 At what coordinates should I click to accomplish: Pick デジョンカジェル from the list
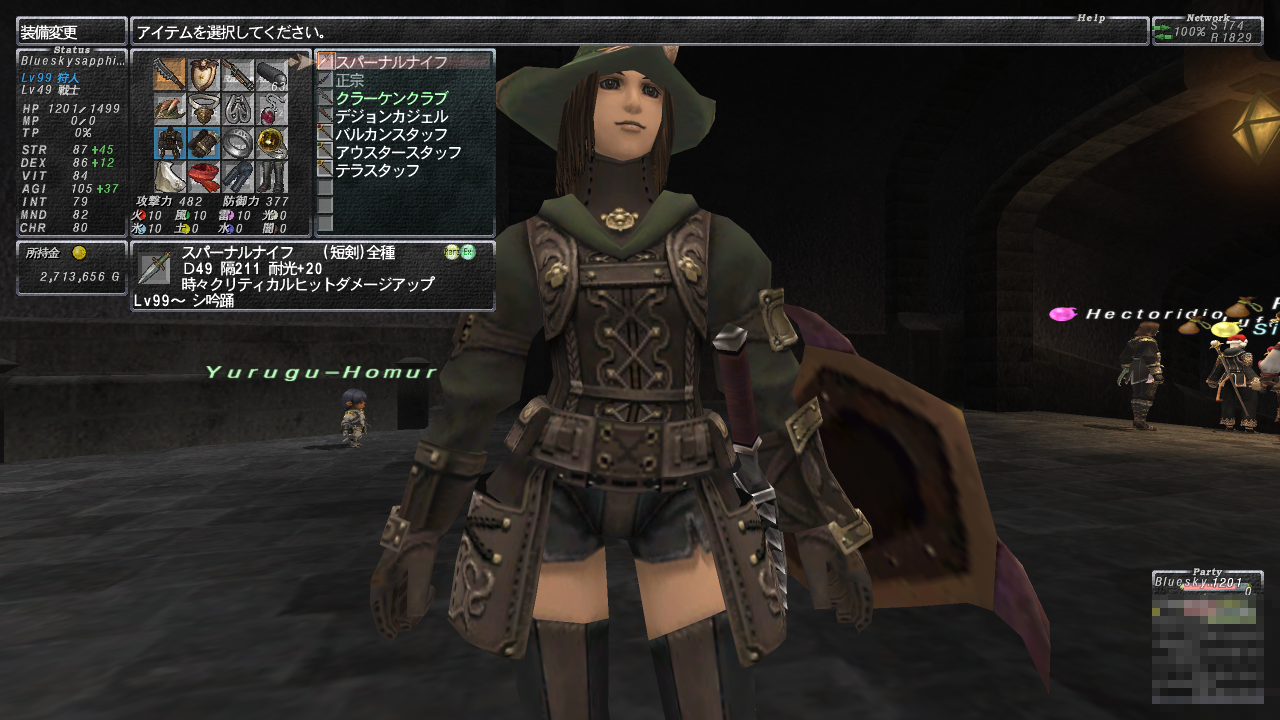pyautogui.click(x=391, y=116)
